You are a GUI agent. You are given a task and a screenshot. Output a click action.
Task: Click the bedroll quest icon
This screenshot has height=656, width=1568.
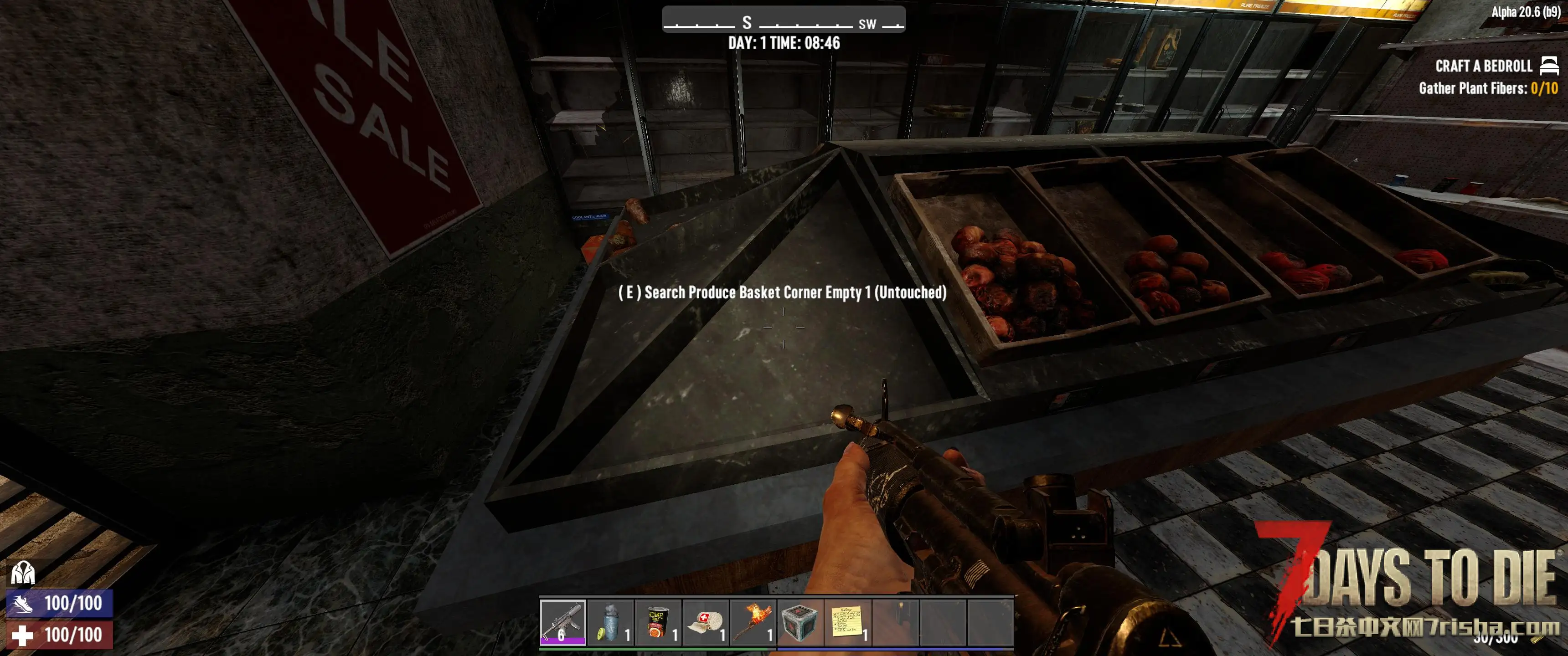tap(1549, 65)
